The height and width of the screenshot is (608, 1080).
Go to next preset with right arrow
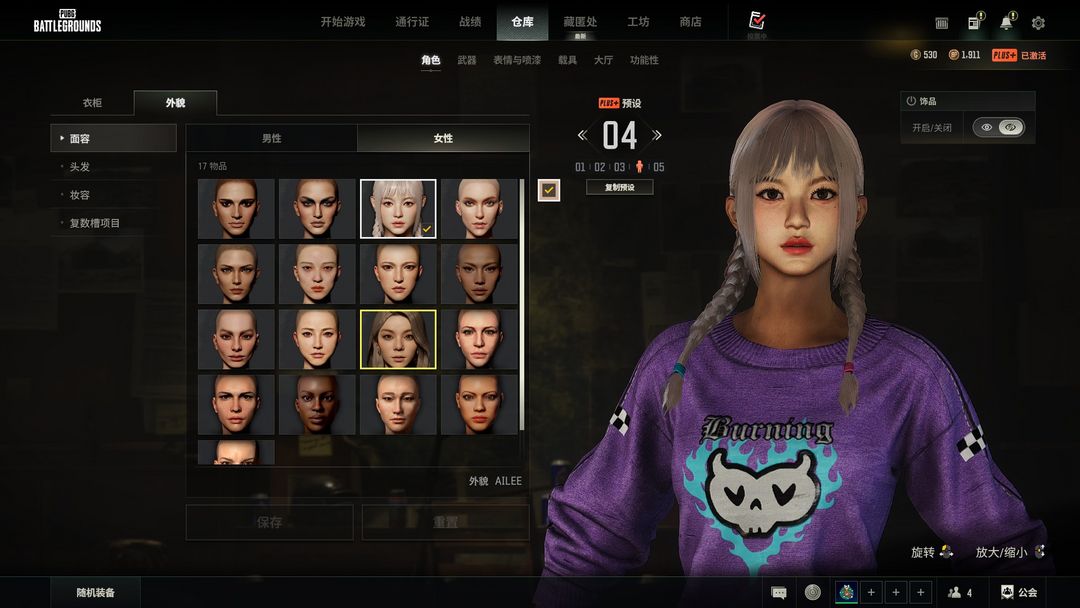click(x=657, y=135)
